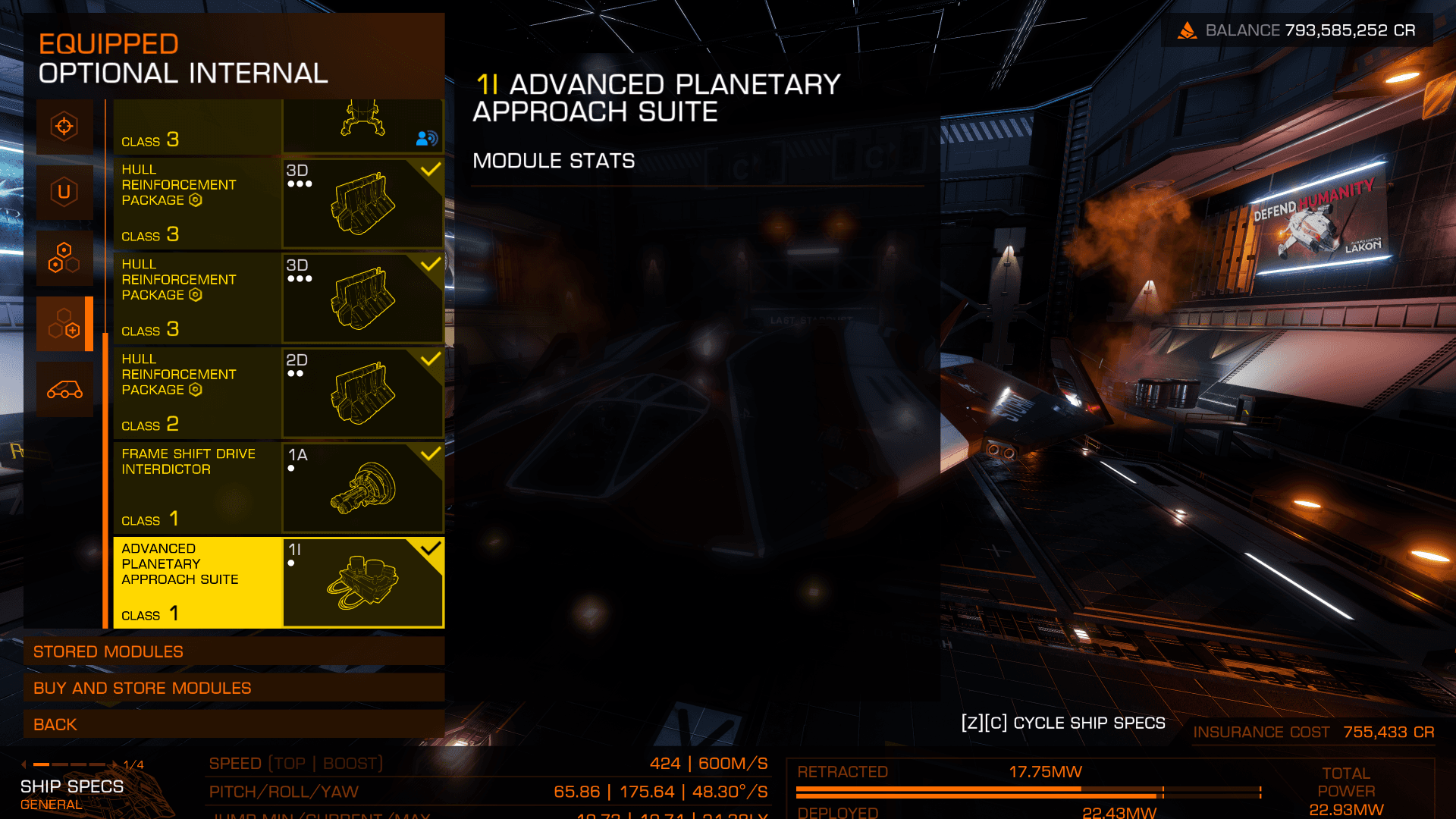Choose the Frame Shift Drive Interdictor row

pyautogui.click(x=278, y=488)
